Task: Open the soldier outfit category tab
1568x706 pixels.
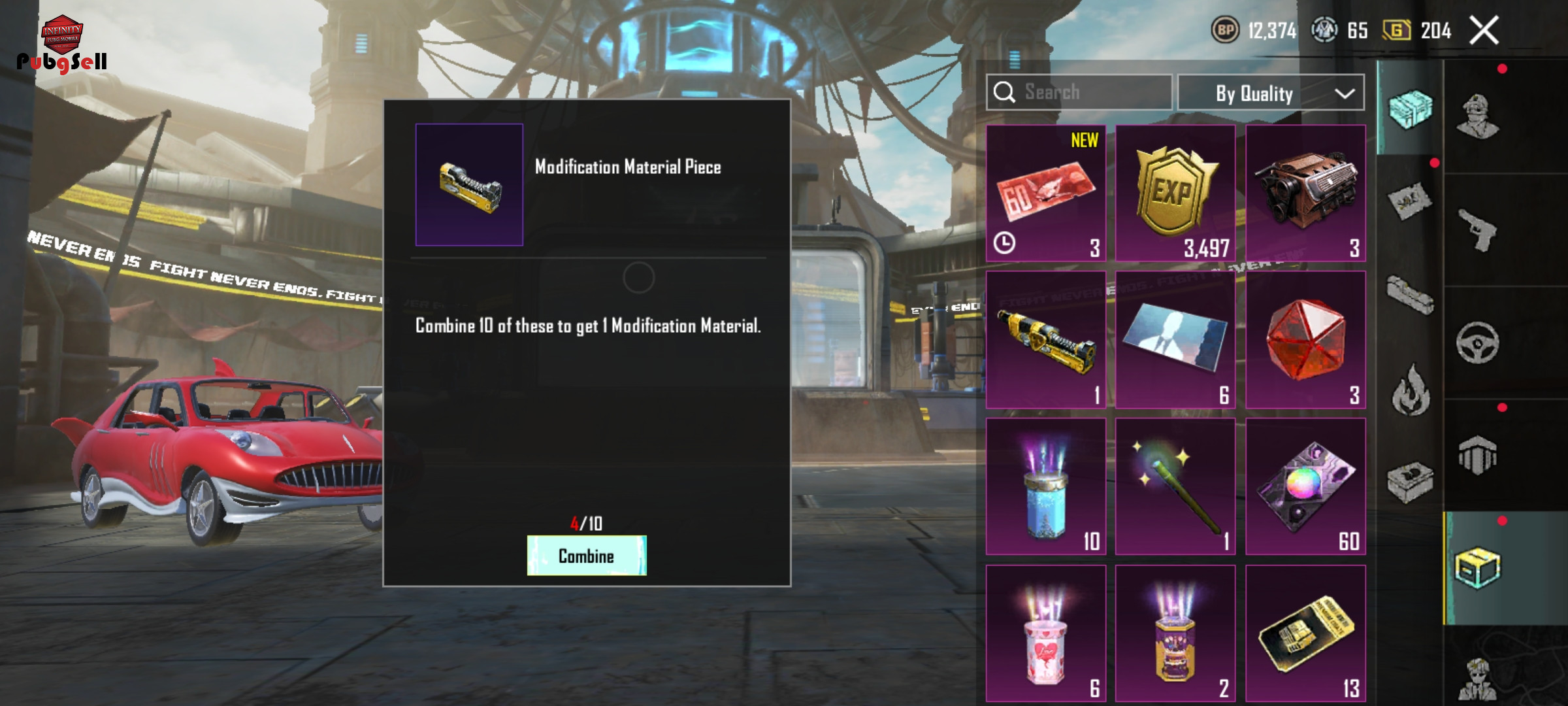Action: tap(1477, 116)
